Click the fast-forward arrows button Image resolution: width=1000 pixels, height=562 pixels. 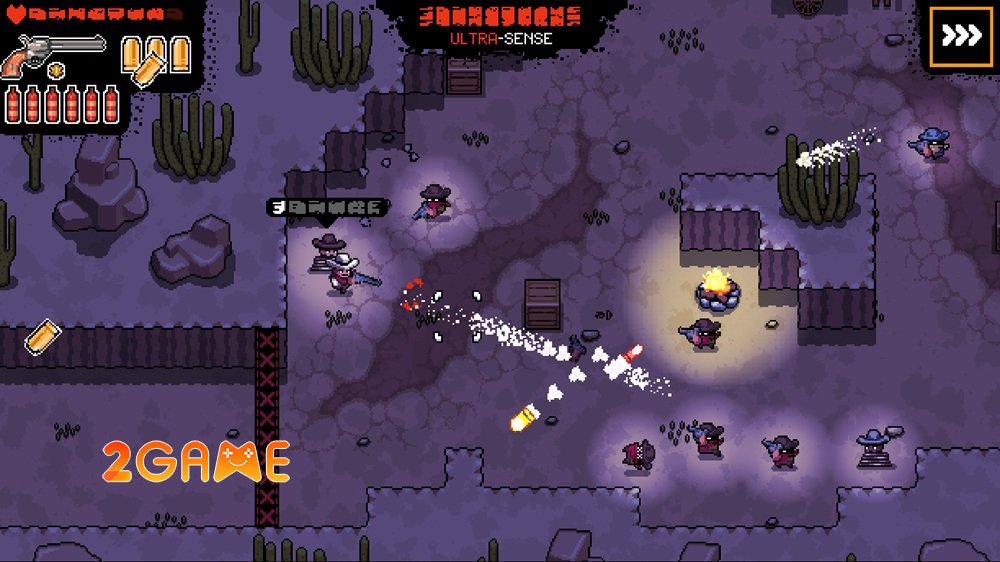point(962,37)
